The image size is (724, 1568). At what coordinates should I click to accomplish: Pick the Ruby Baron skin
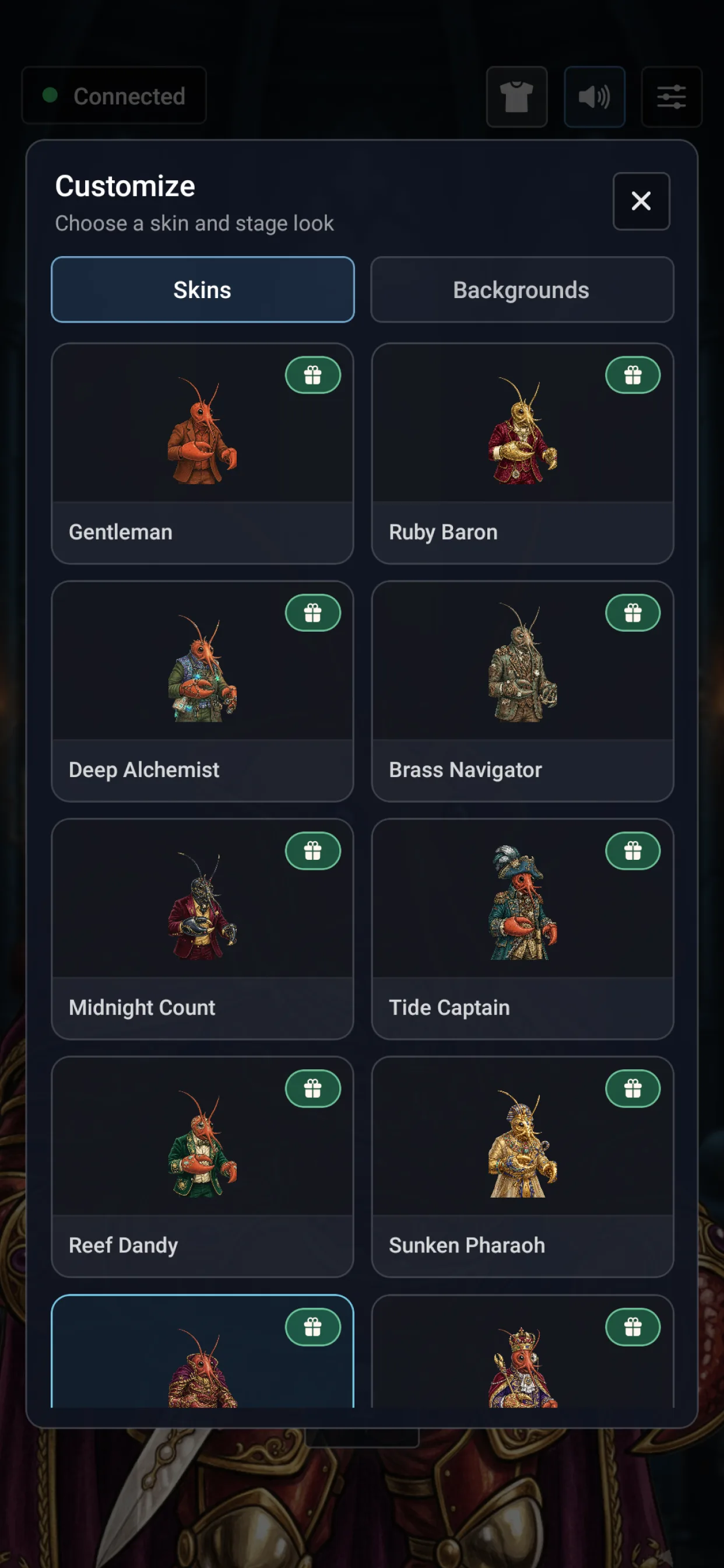[x=521, y=453]
